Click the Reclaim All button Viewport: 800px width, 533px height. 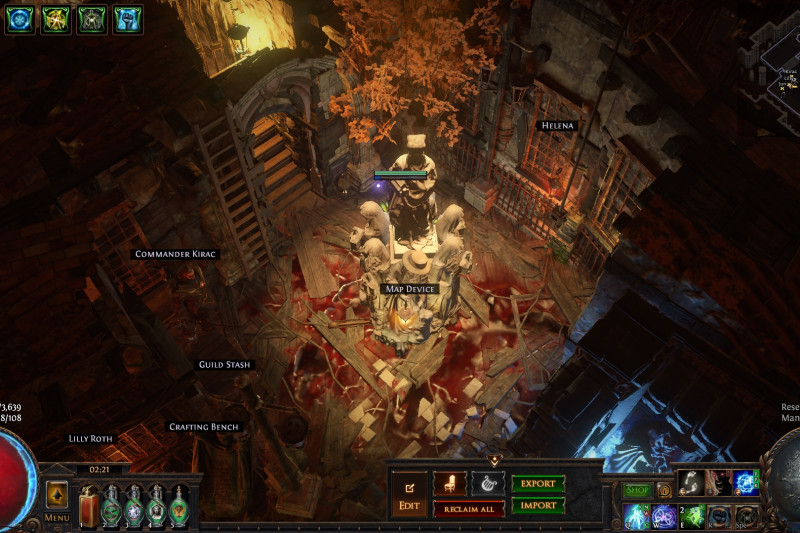(468, 510)
